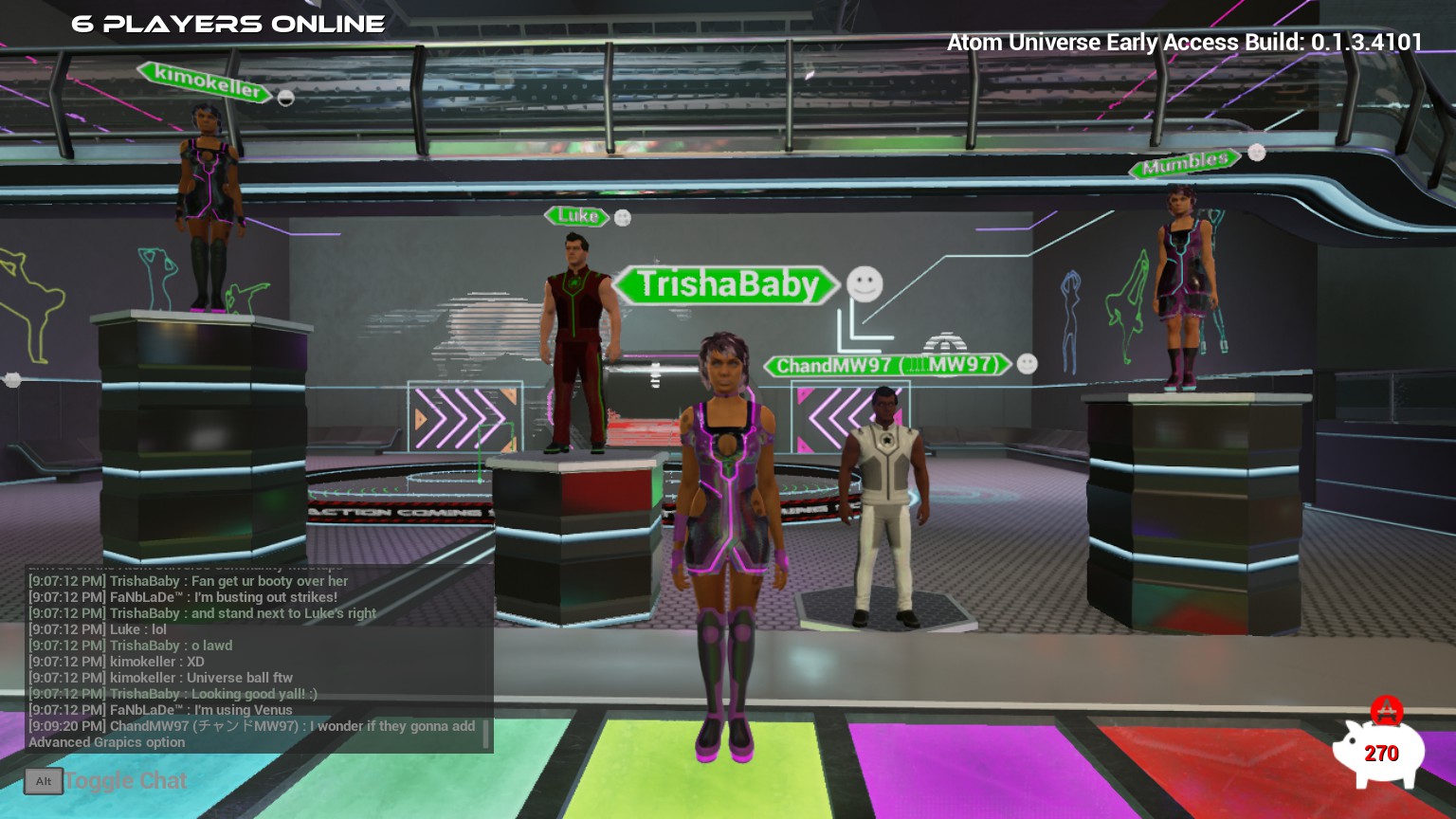Select the ChandMW97 player name tag
Screen dimensions: 1456x819
pyautogui.click(x=887, y=365)
